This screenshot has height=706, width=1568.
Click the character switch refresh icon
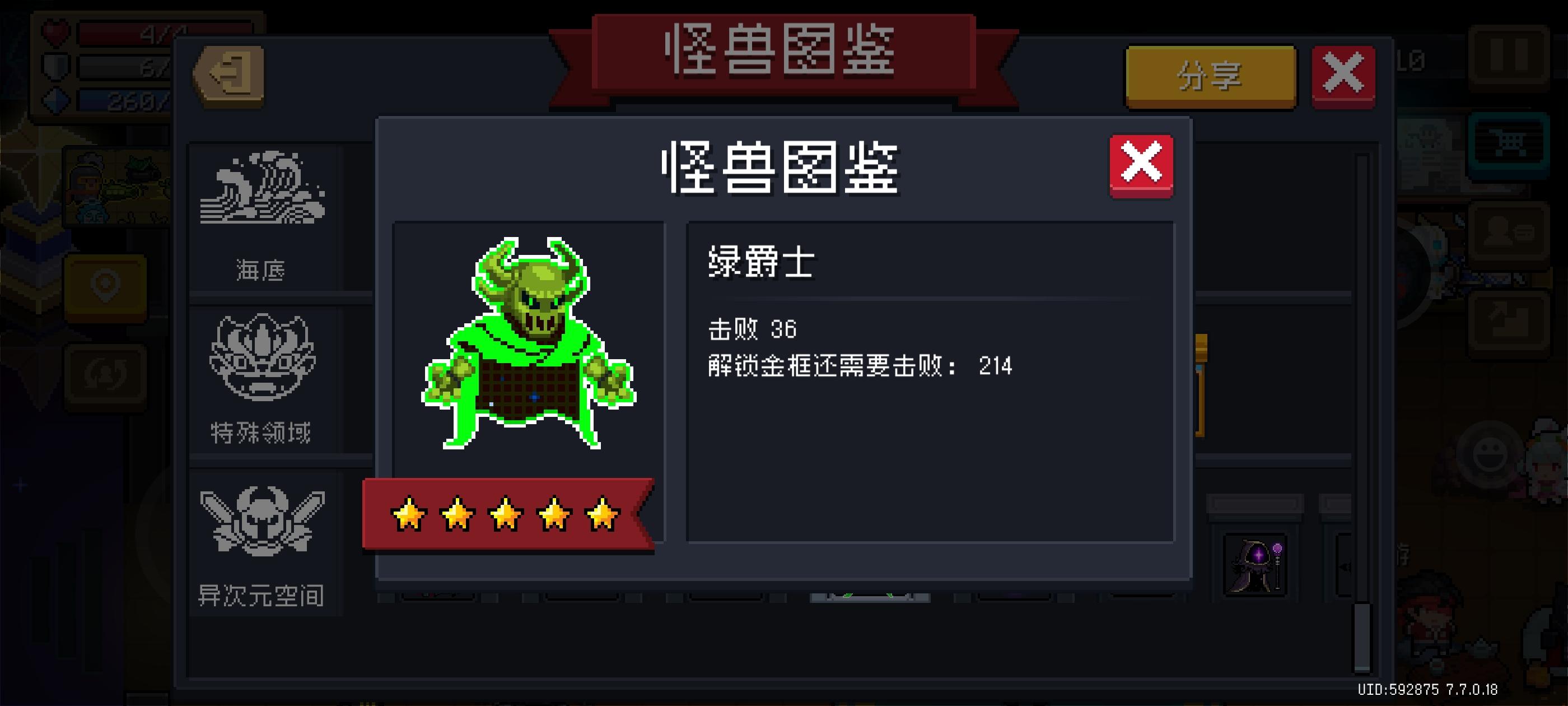[105, 376]
